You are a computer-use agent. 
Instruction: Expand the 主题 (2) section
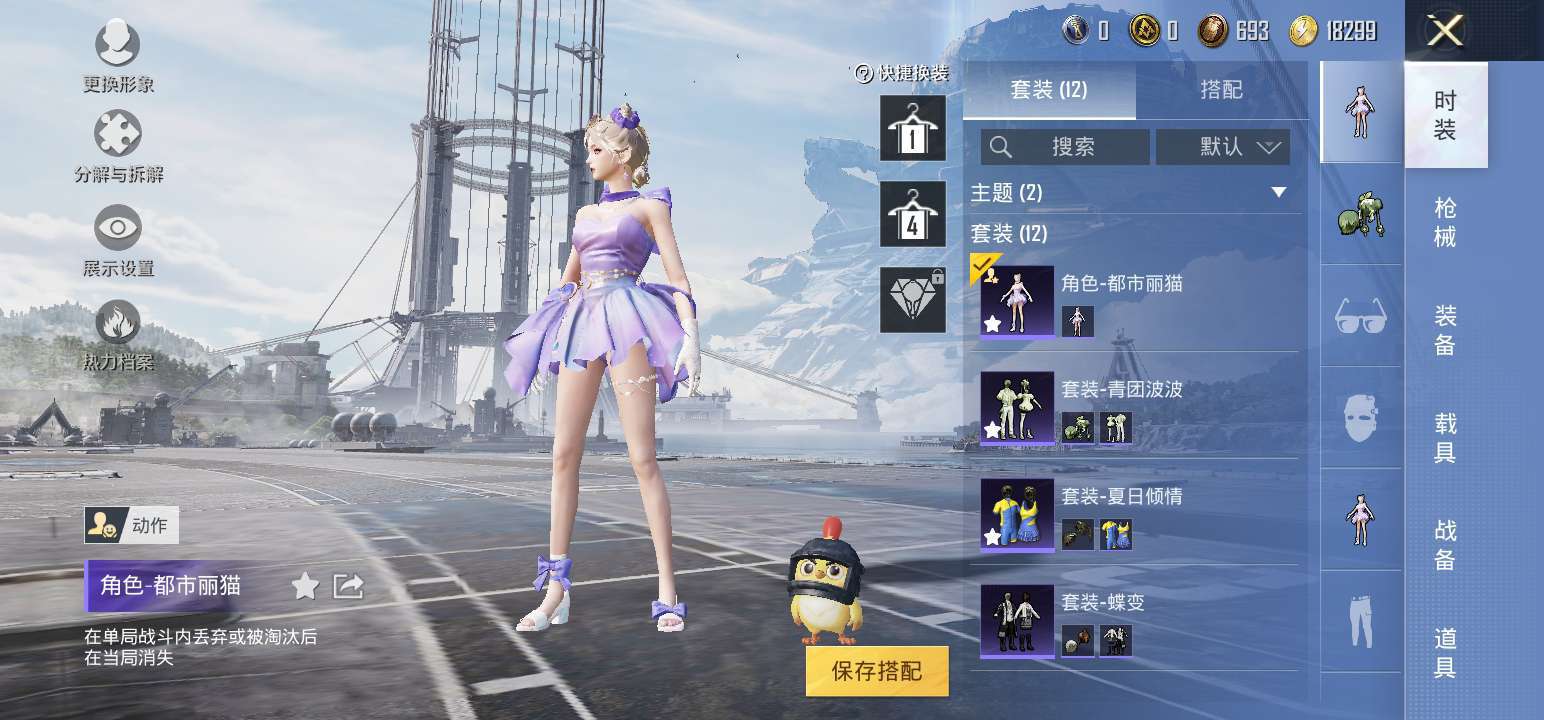click(x=1278, y=192)
